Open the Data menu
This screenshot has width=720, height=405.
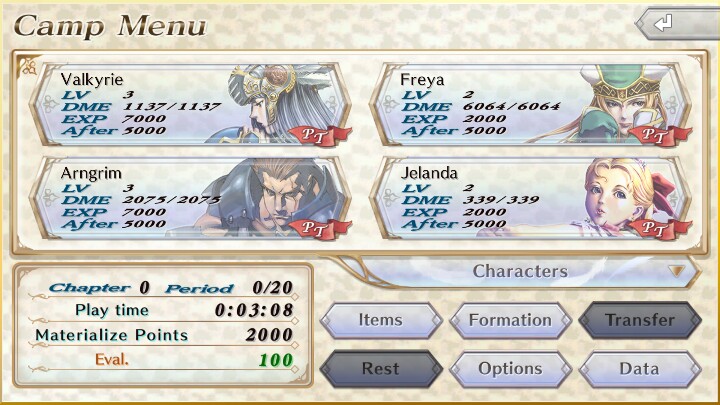639,369
